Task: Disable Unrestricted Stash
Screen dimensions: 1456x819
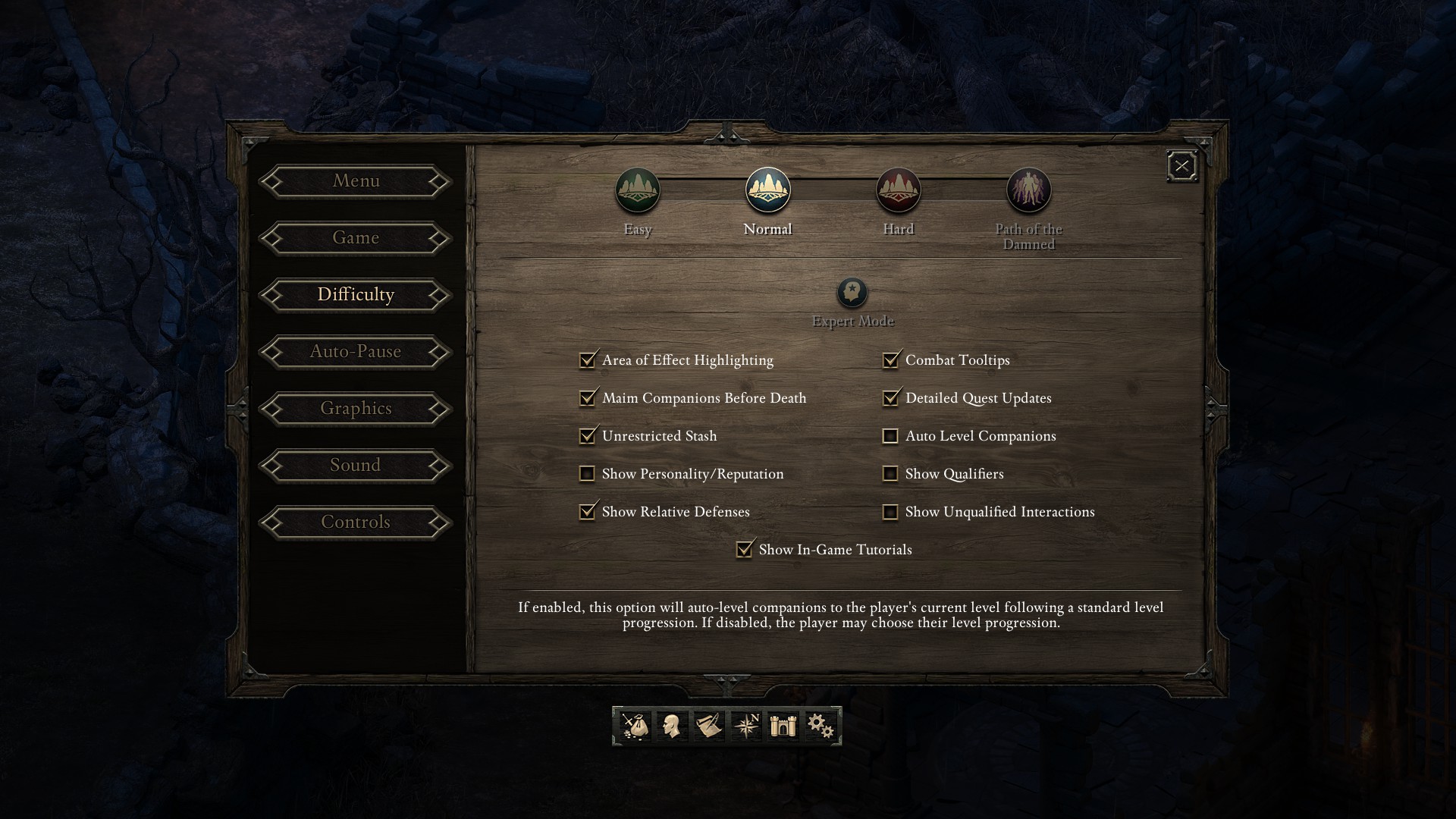Action: (588, 436)
